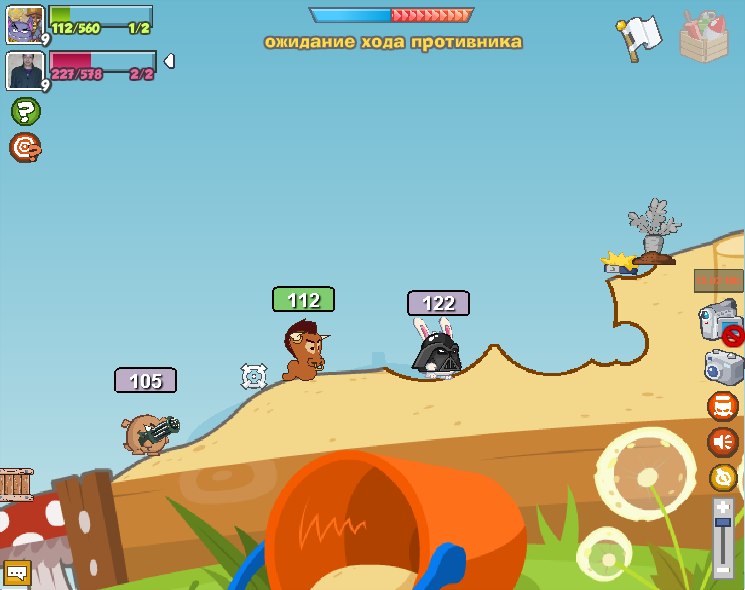Click the orange face icon button
Image resolution: width=745 pixels, height=590 pixels.
(722, 406)
